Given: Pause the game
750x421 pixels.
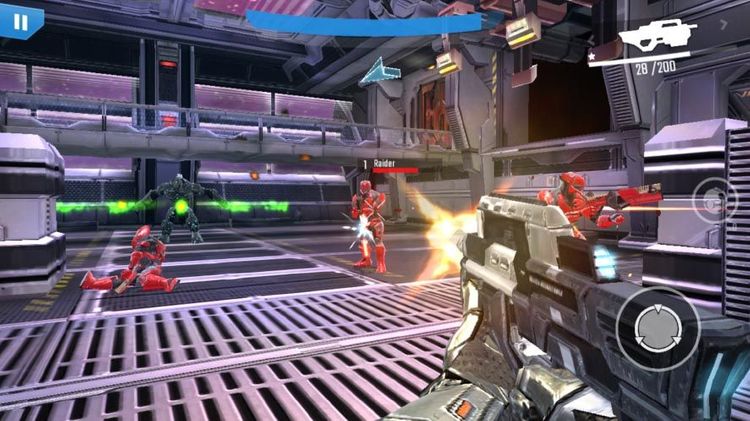Looking at the screenshot, I should (20, 20).
